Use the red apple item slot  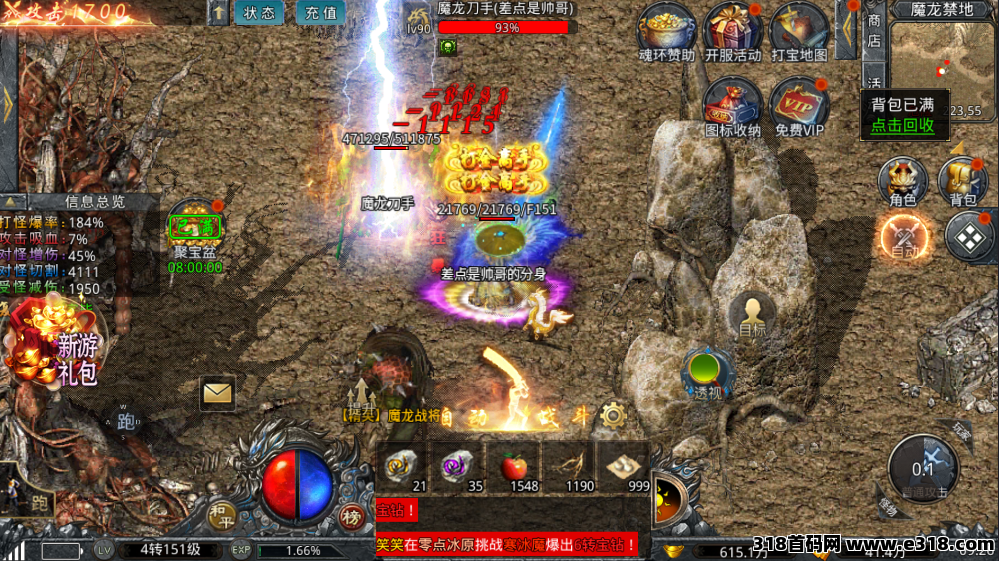point(514,466)
